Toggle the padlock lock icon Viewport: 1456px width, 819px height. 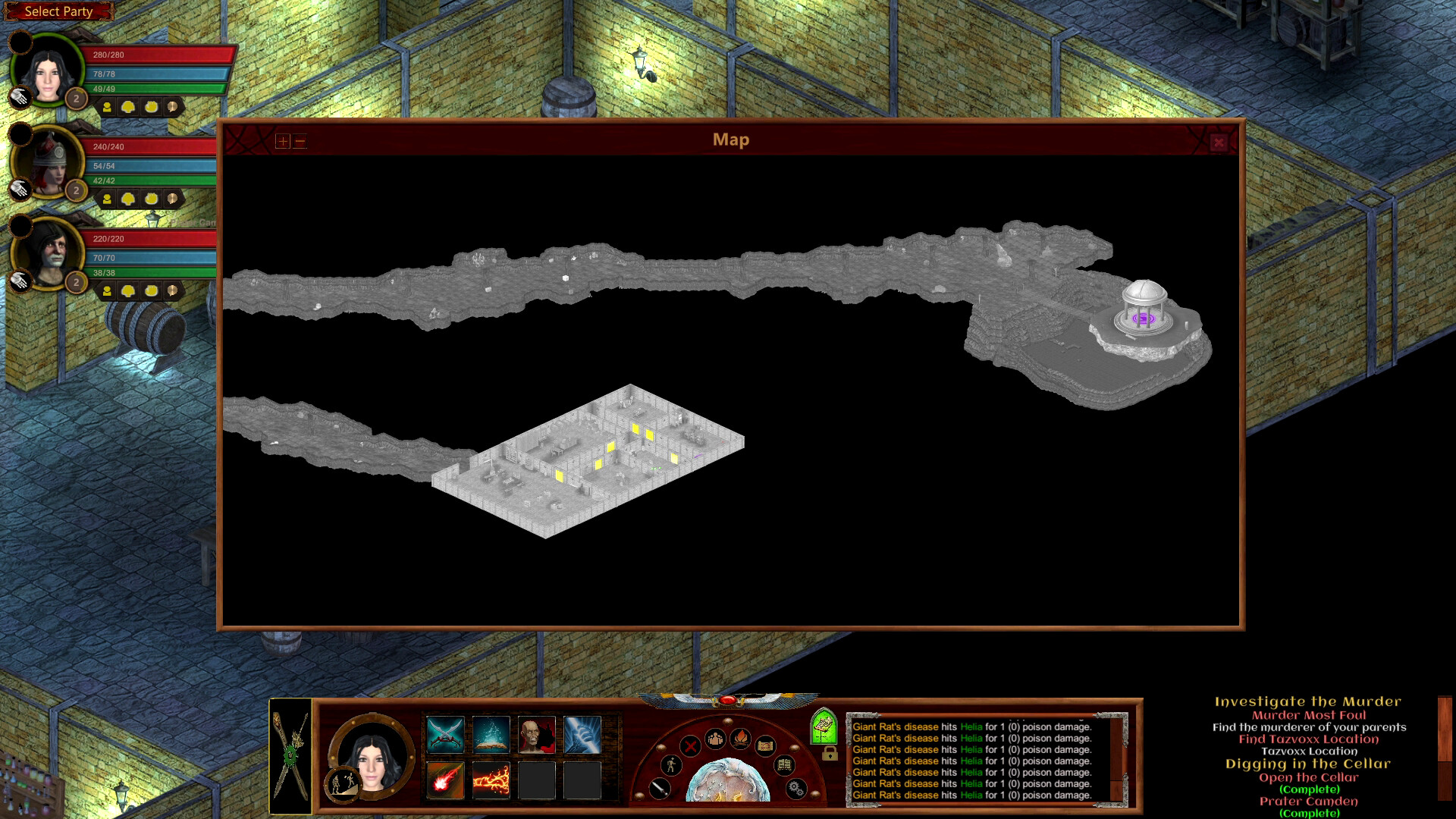pyautogui.click(x=829, y=755)
